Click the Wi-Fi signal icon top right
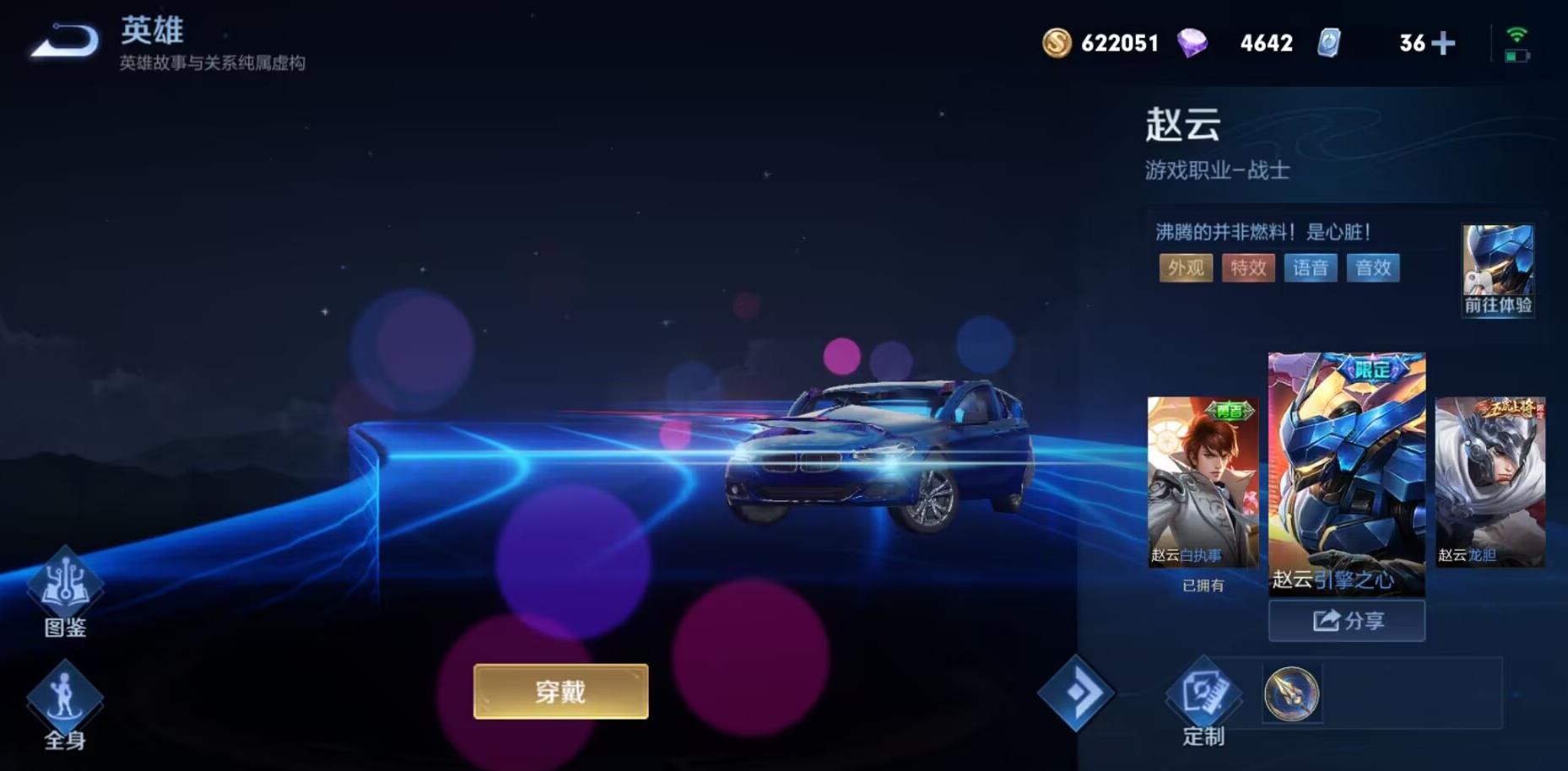Image resolution: width=1568 pixels, height=771 pixels. pyautogui.click(x=1517, y=32)
